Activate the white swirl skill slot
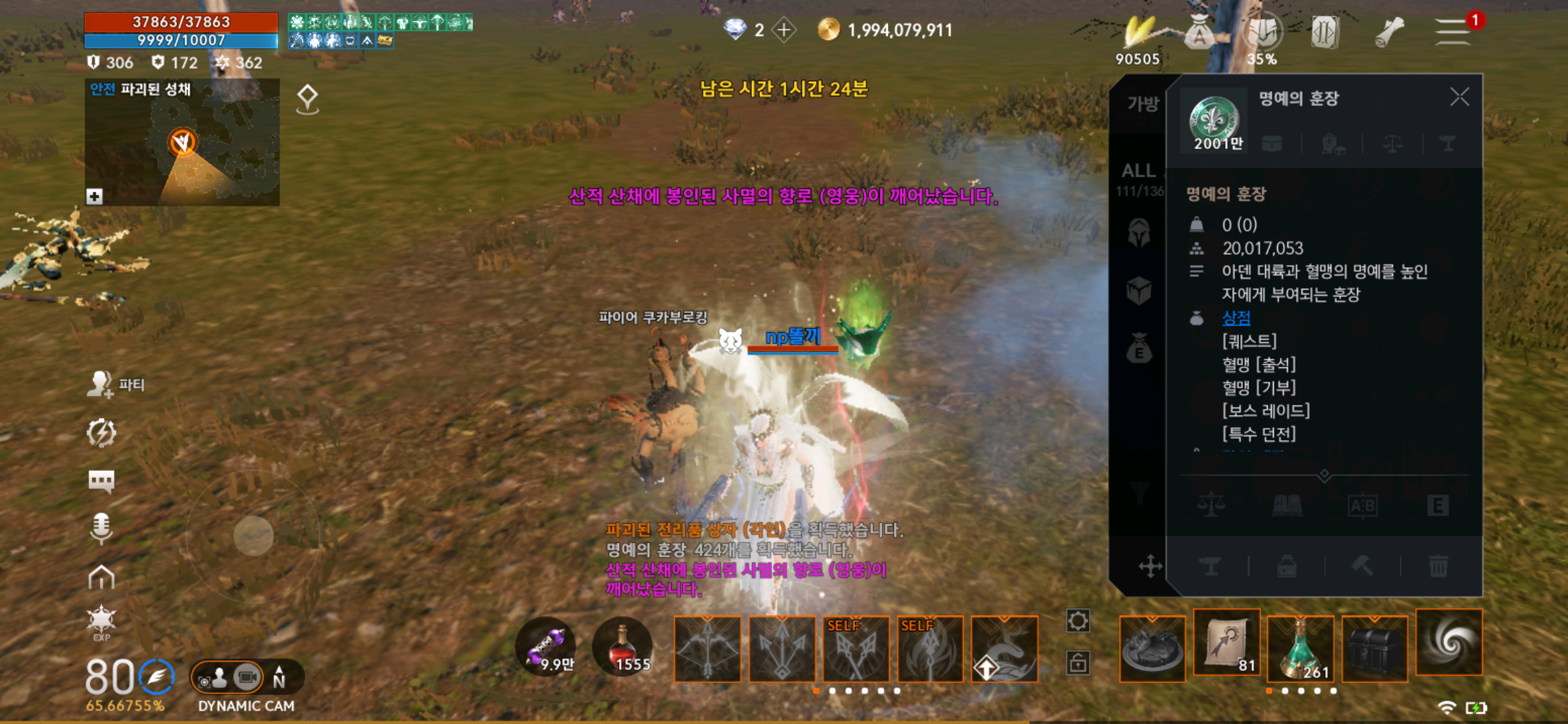This screenshot has height=724, width=1568. (1449, 642)
